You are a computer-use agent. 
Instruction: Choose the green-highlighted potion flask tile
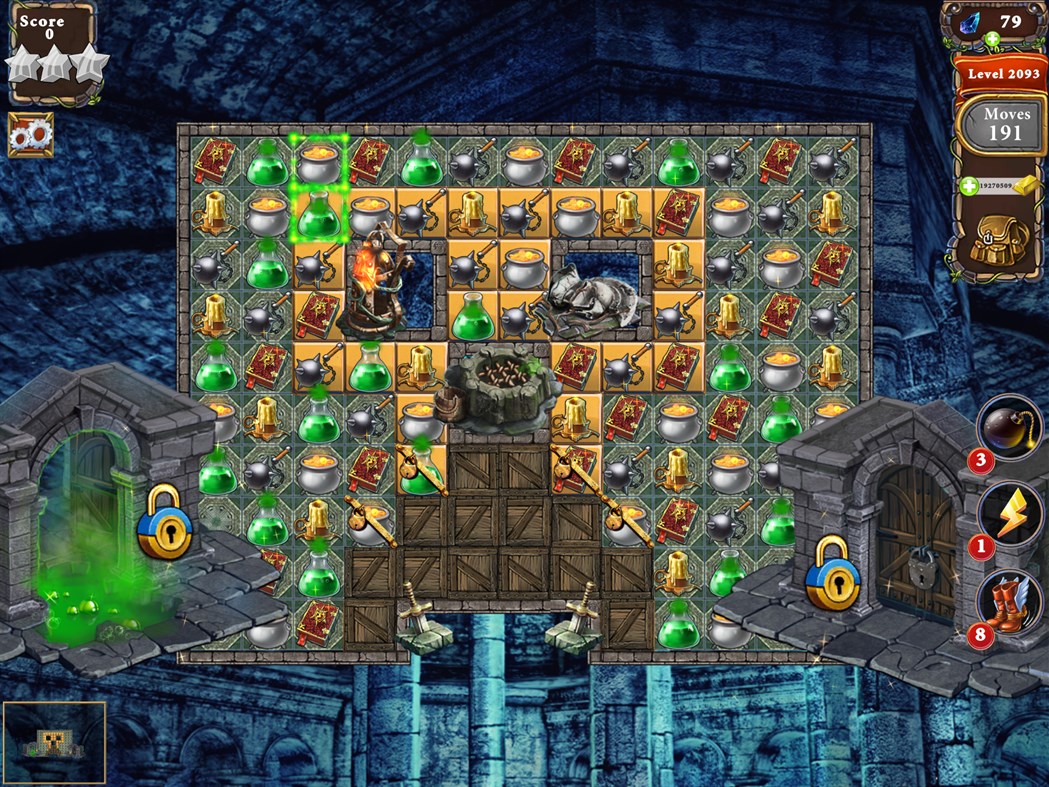point(319,213)
